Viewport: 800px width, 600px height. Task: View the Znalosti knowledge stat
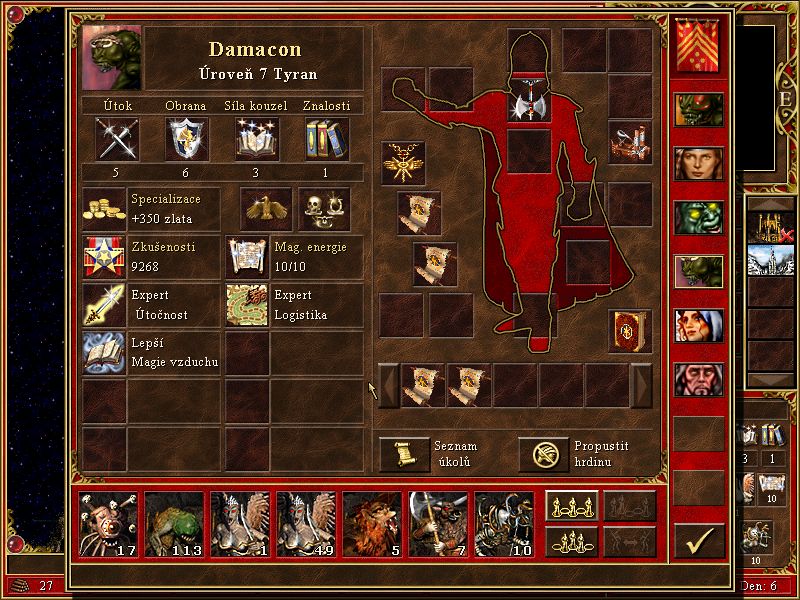326,138
